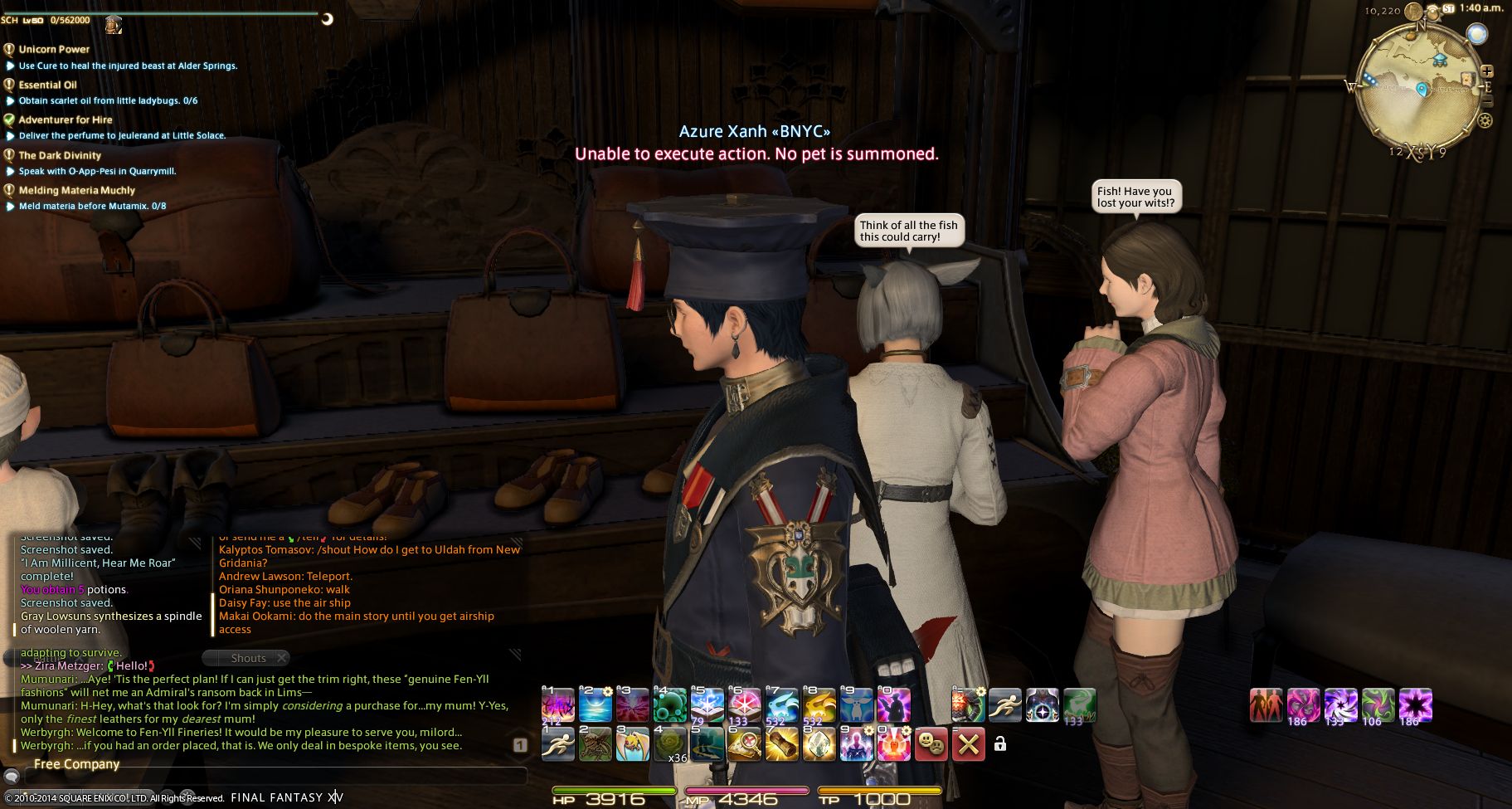Use the golden scroll hotbar action
This screenshot has width=1512, height=809.
click(781, 744)
